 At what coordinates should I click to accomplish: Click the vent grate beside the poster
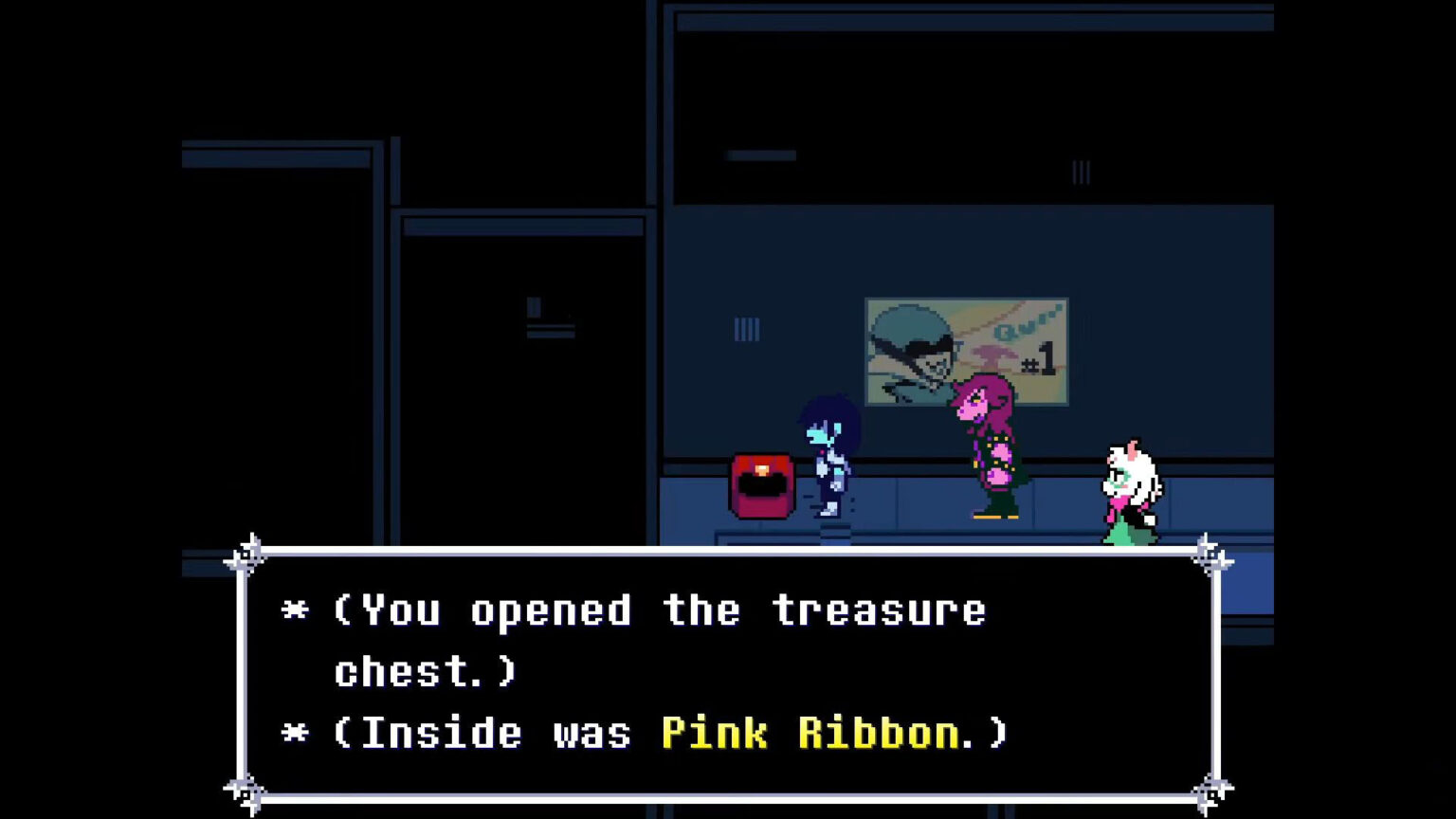[746, 329]
